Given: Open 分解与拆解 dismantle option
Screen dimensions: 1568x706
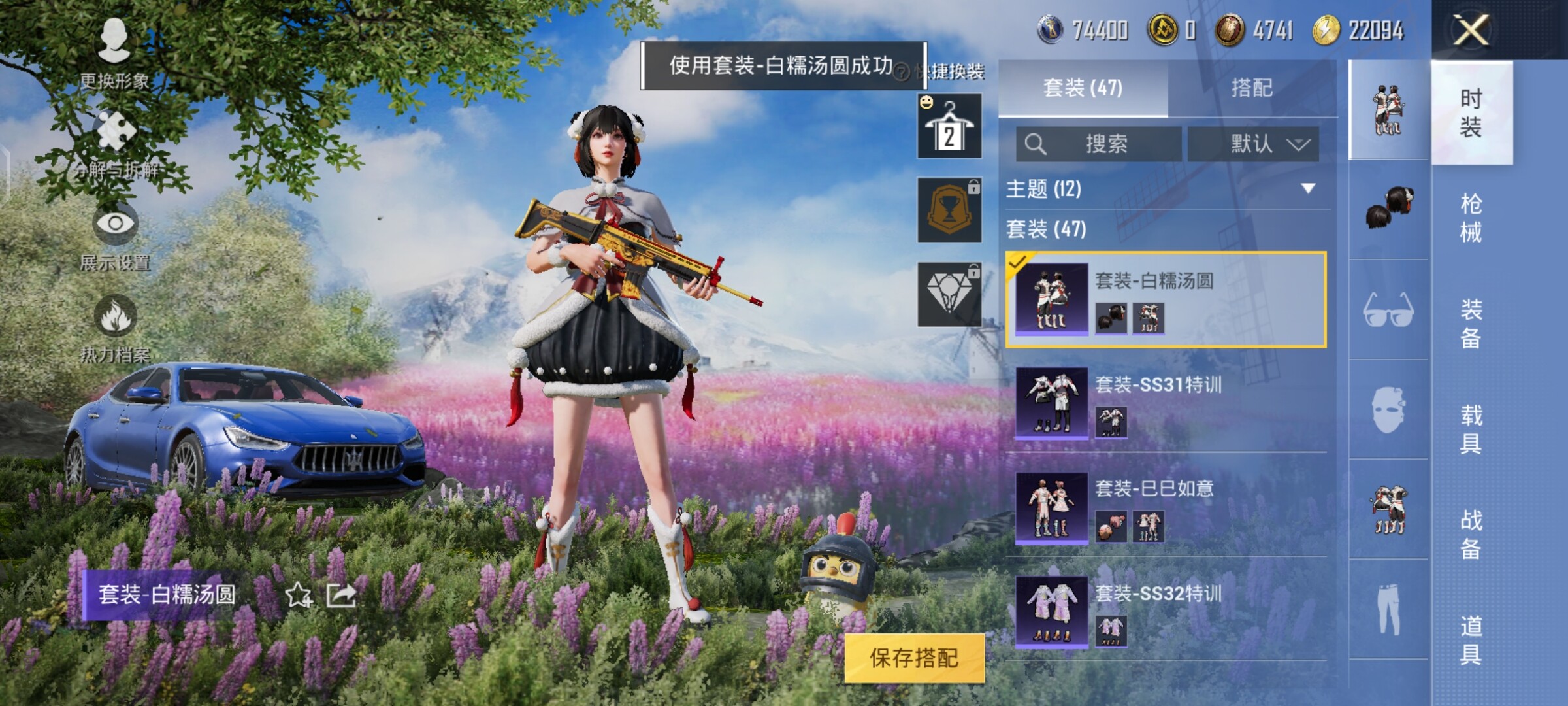Looking at the screenshot, I should (x=116, y=144).
